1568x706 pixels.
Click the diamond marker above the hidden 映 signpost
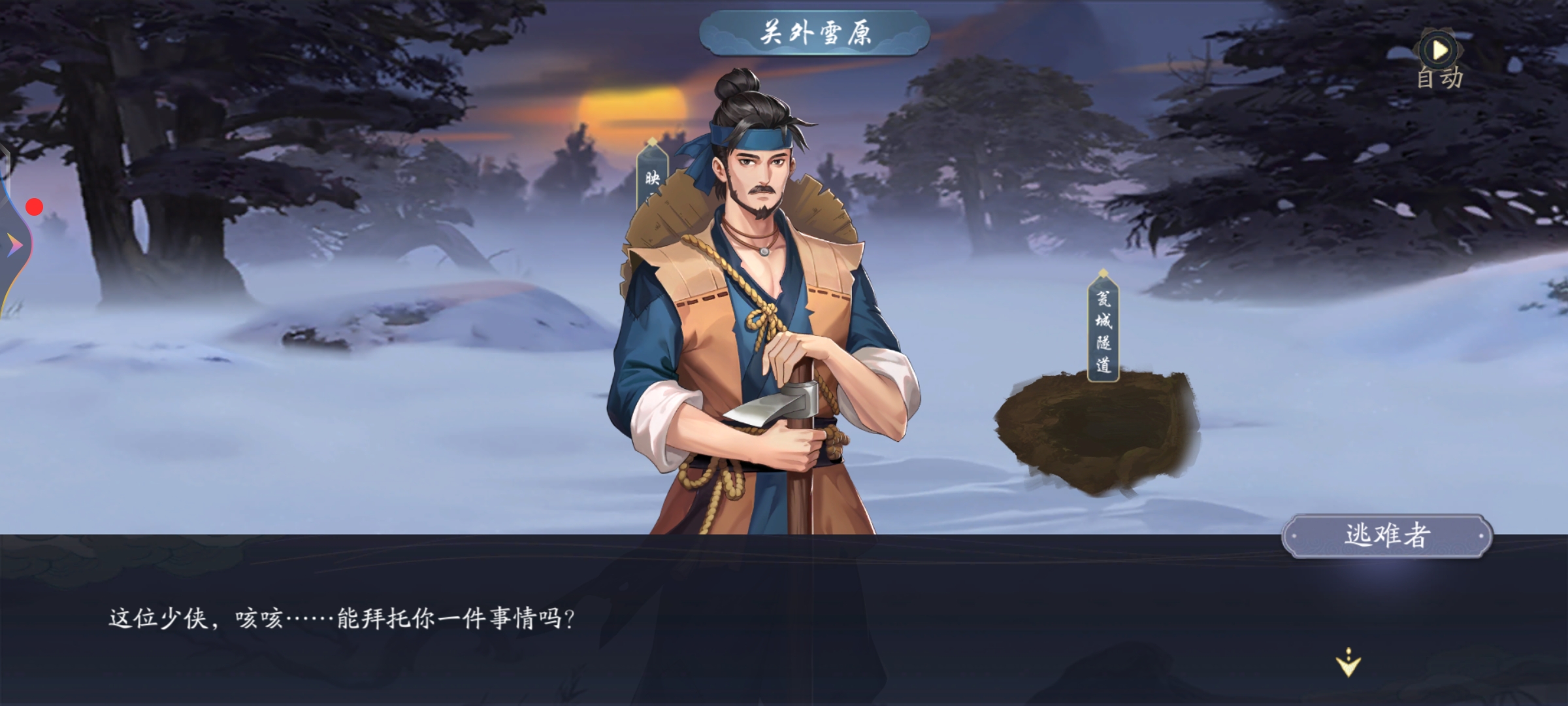651,139
